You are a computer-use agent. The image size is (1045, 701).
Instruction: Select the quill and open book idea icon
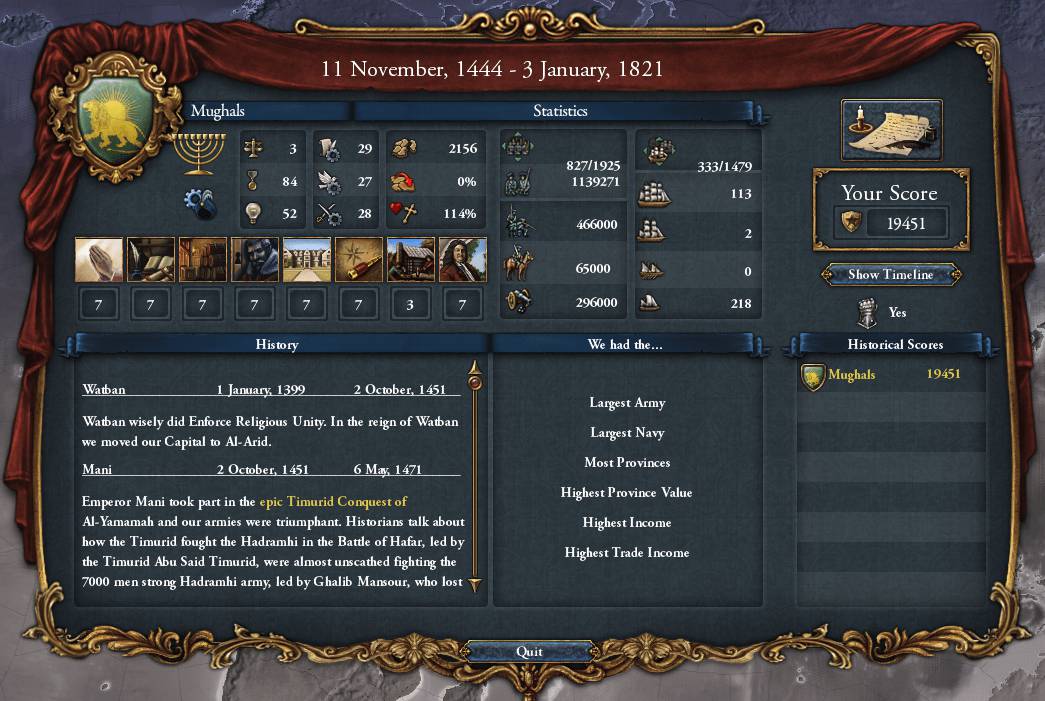point(151,259)
